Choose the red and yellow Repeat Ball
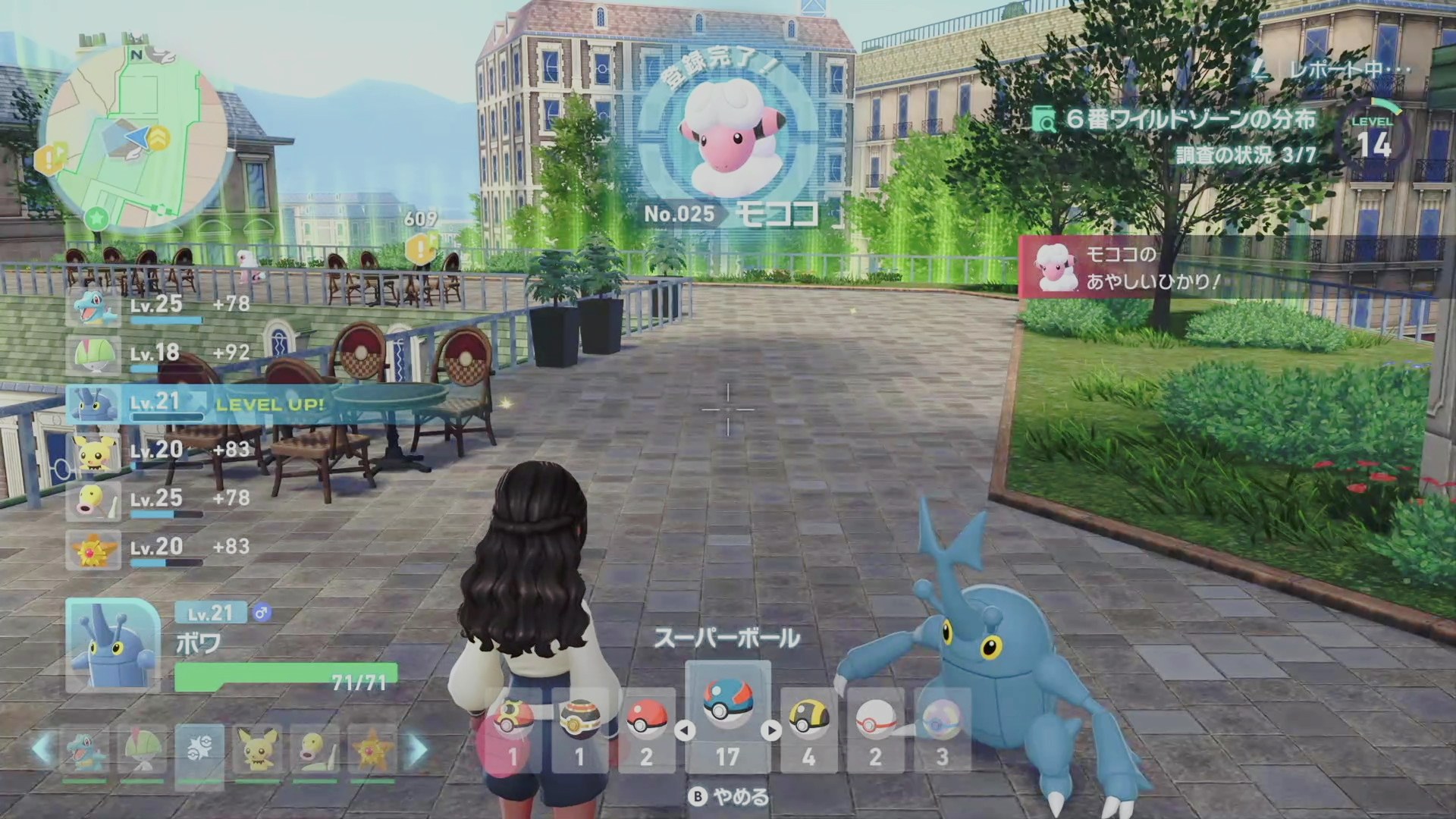The height and width of the screenshot is (819, 1456). click(513, 730)
